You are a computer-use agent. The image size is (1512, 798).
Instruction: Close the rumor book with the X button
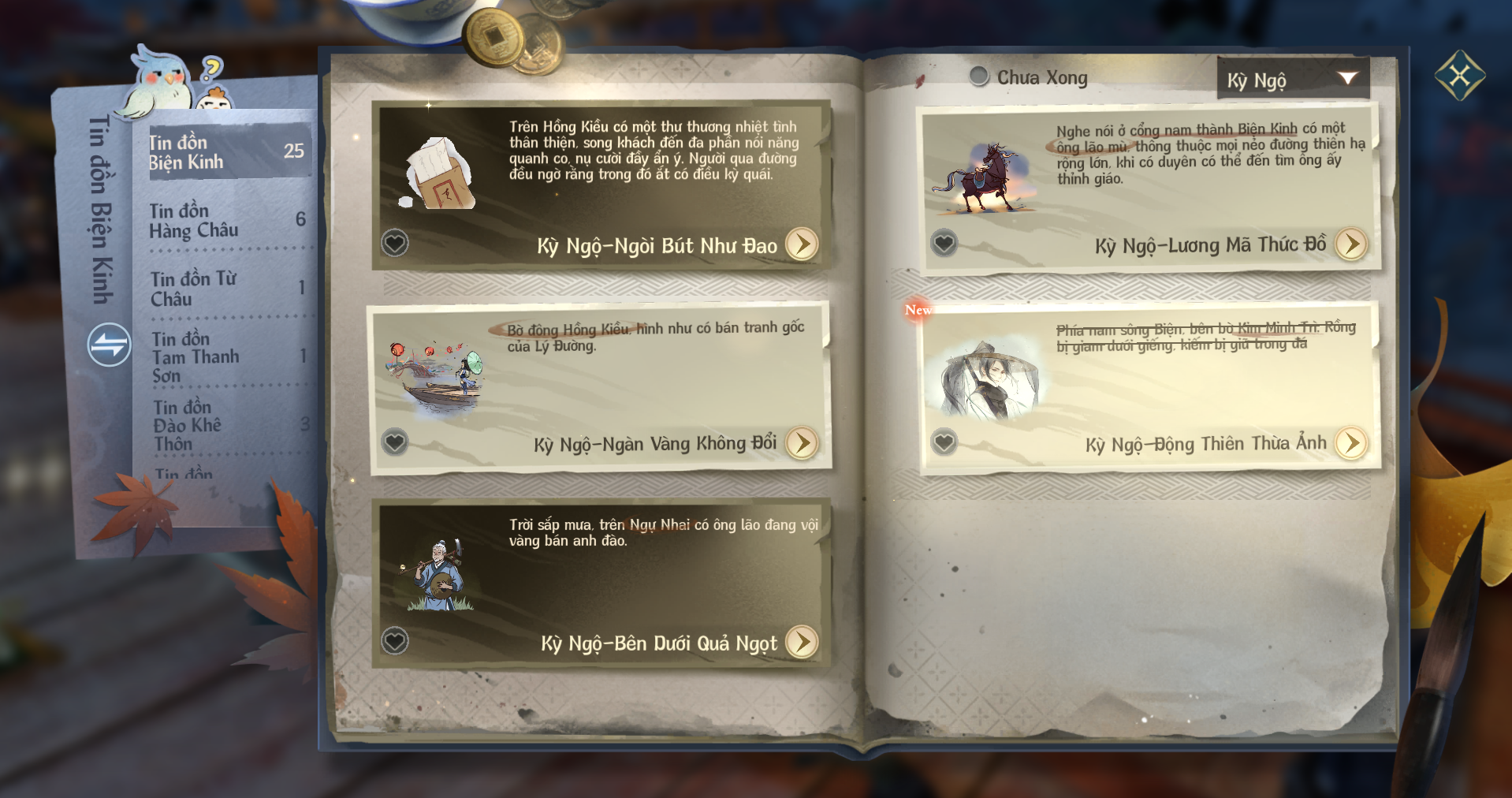click(1459, 76)
